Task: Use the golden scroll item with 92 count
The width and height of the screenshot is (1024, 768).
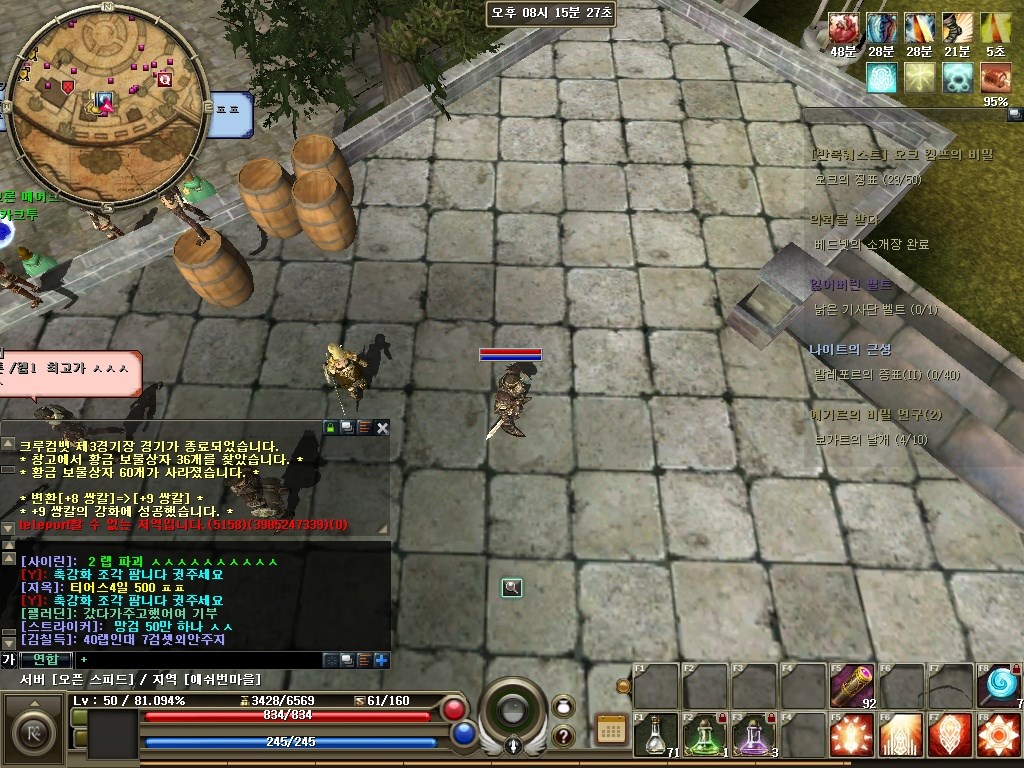Action: pyautogui.click(x=852, y=685)
